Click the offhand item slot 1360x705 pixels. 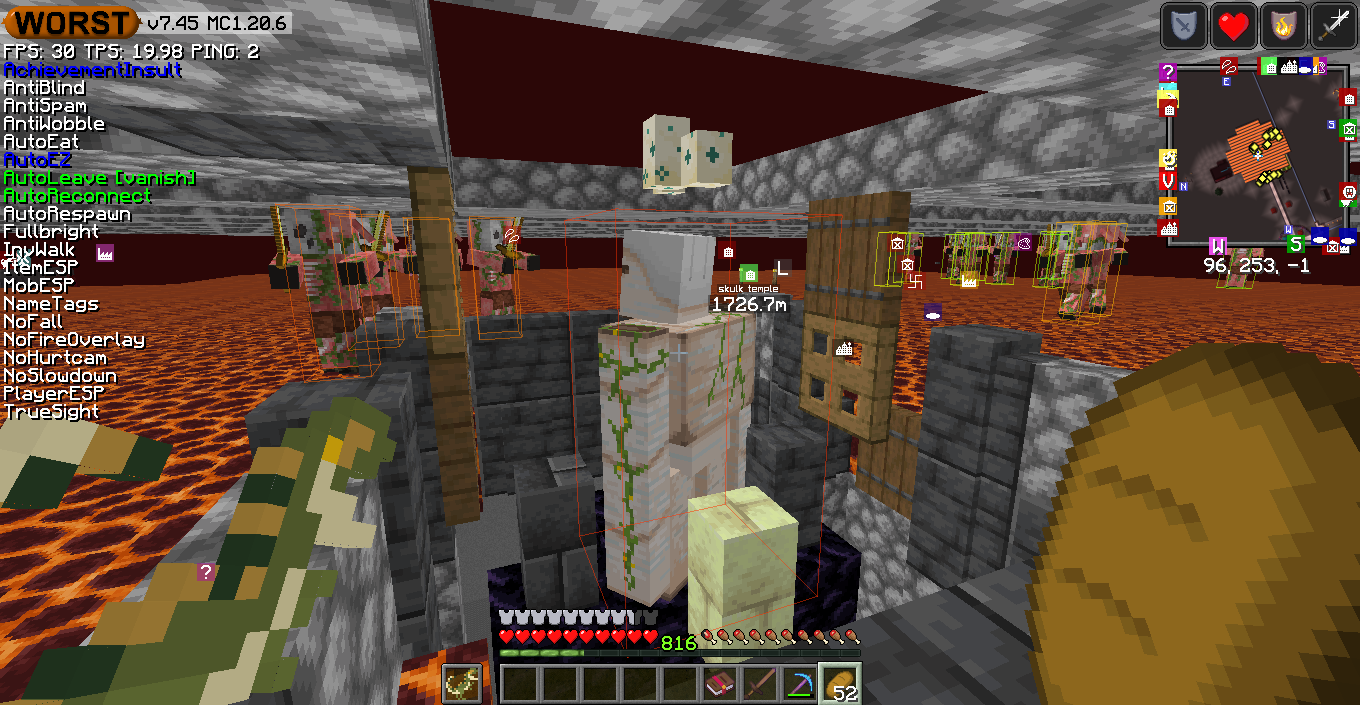tap(461, 684)
